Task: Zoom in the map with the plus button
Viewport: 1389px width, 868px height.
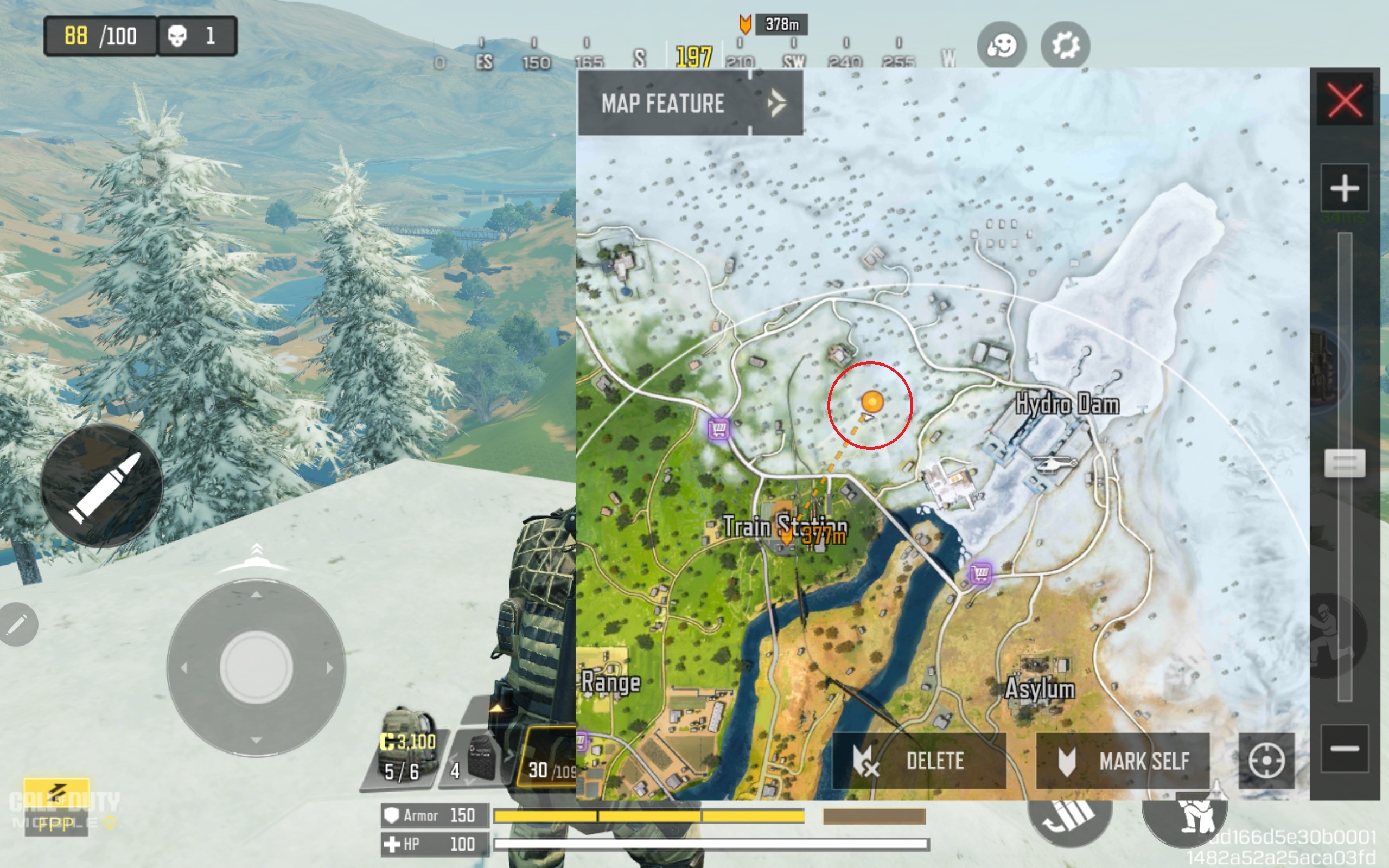Action: point(1344,188)
